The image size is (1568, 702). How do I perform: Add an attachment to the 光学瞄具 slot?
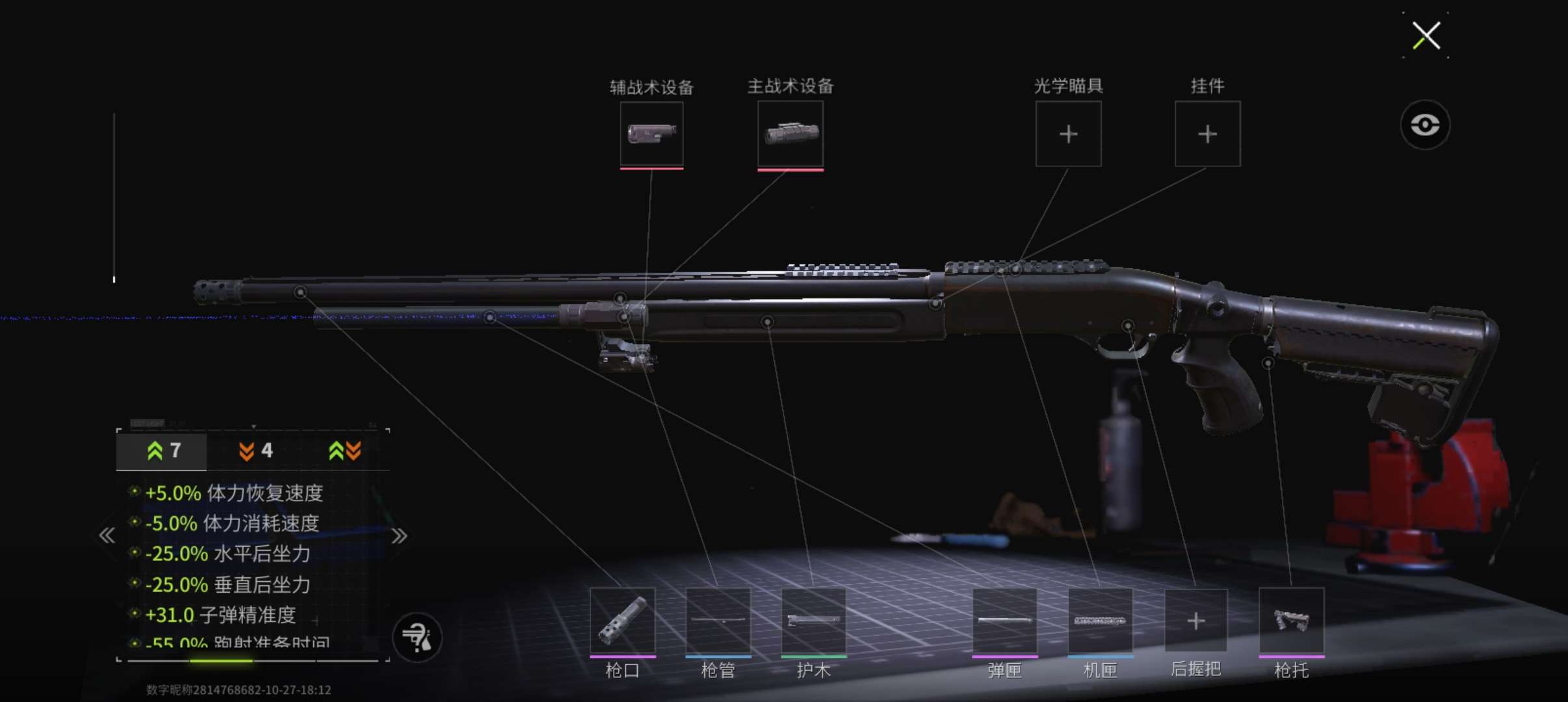pyautogui.click(x=1068, y=134)
